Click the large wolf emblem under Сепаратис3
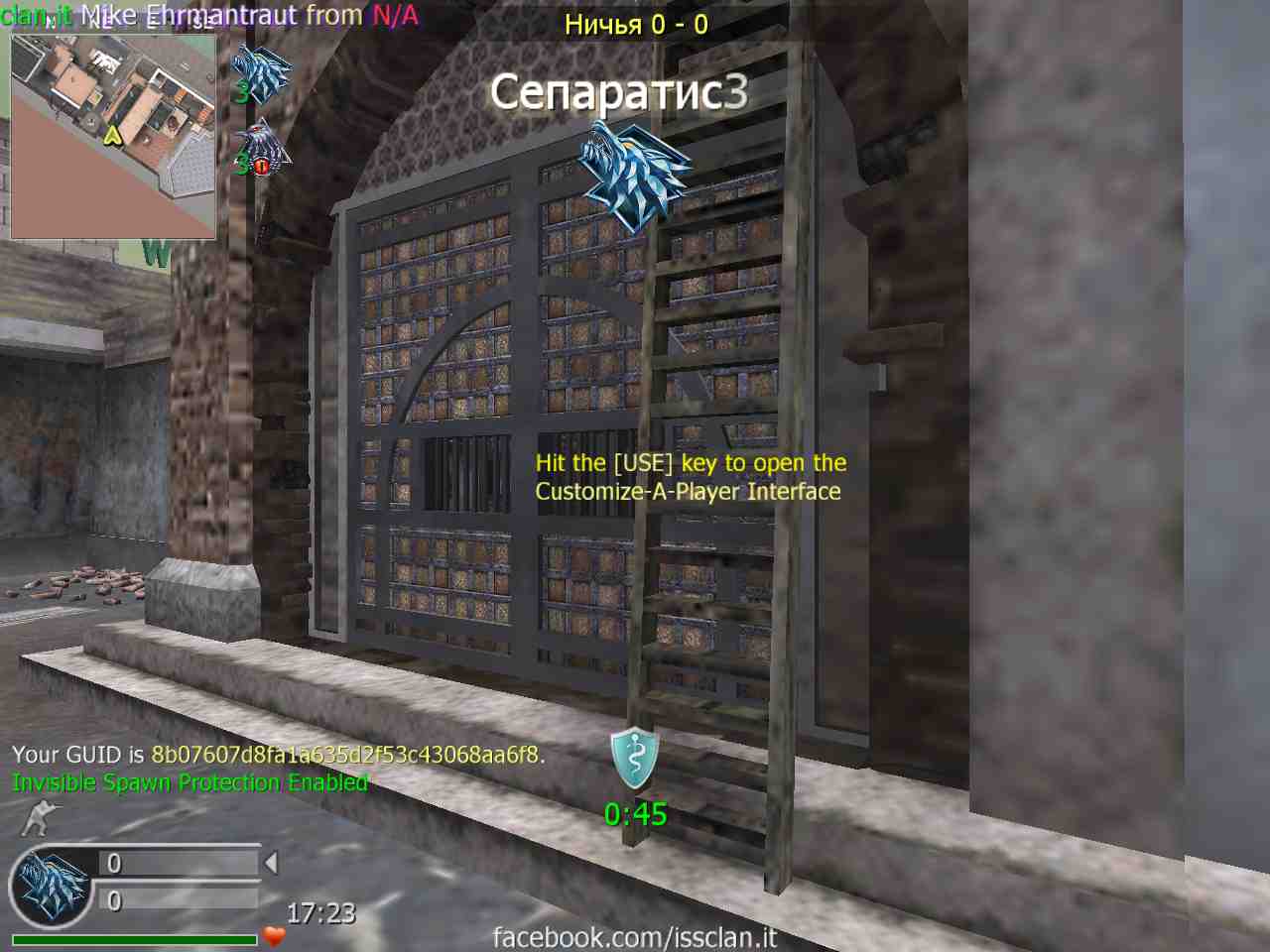 coord(635,177)
